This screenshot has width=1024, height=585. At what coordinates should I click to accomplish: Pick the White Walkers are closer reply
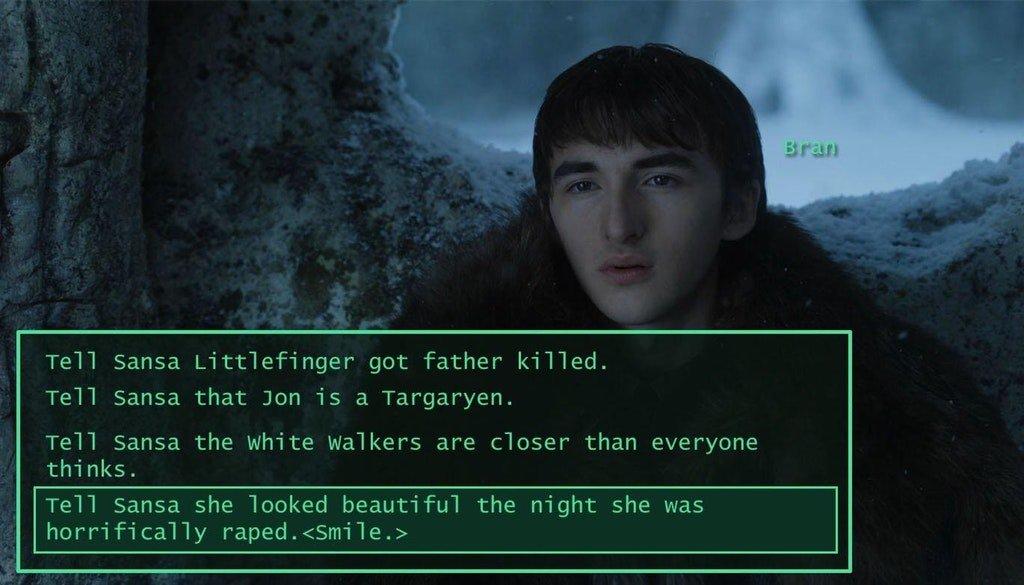tap(400, 453)
